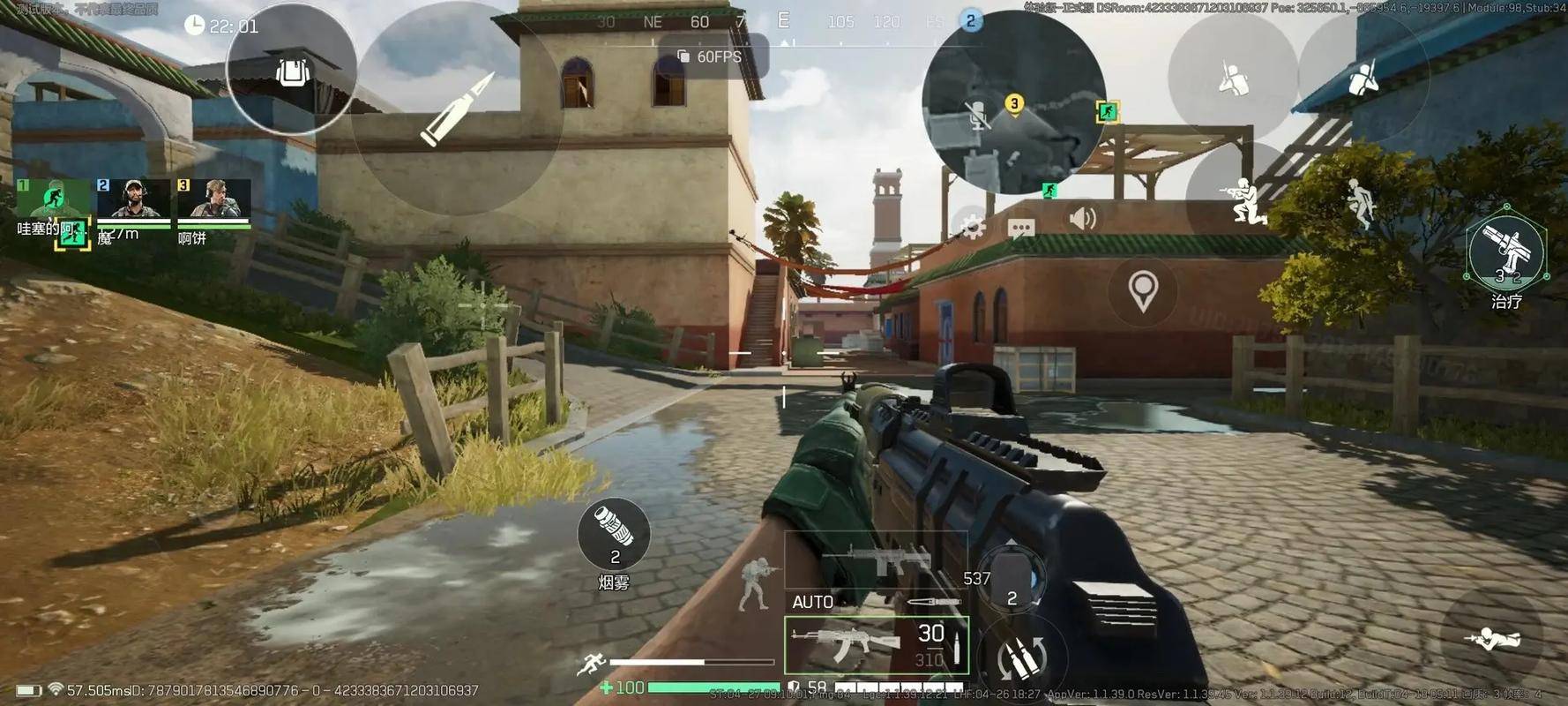
Task: Jump using the leaping figure button
Action: [x=1359, y=205]
